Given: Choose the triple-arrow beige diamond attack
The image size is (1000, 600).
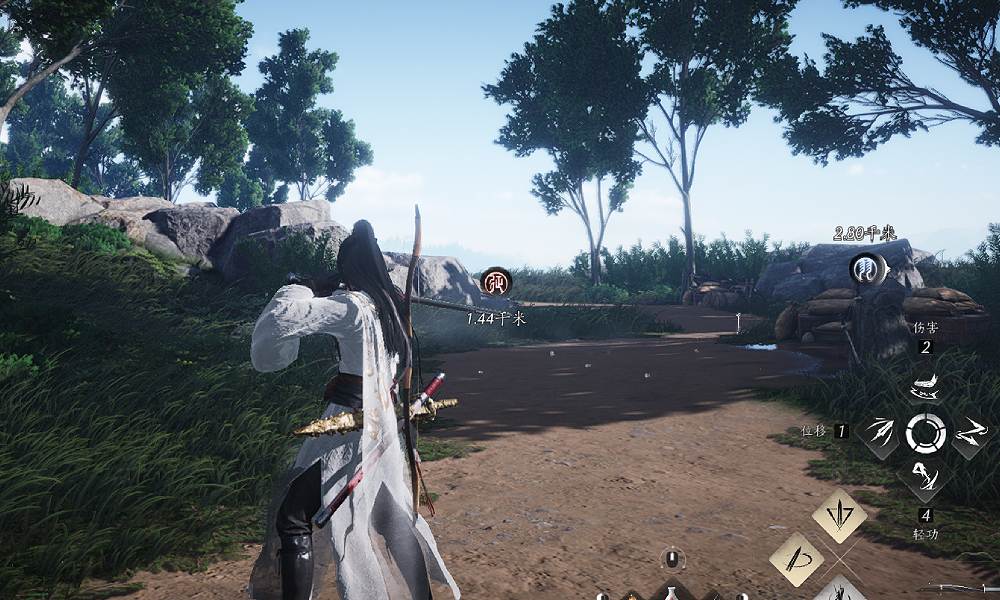Looking at the screenshot, I should click(x=839, y=516).
